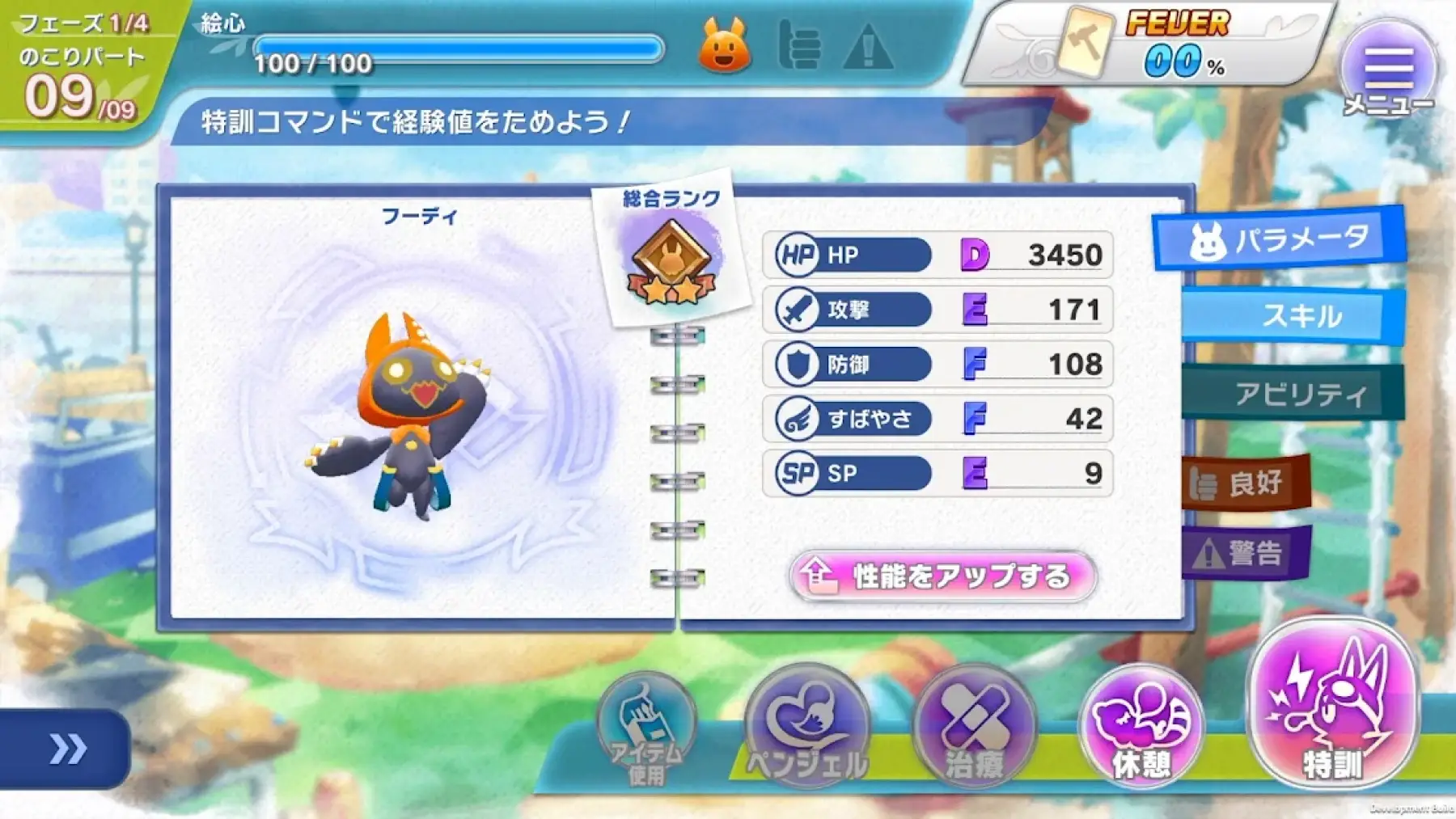Select the 治療 treatment command

[x=974, y=725]
